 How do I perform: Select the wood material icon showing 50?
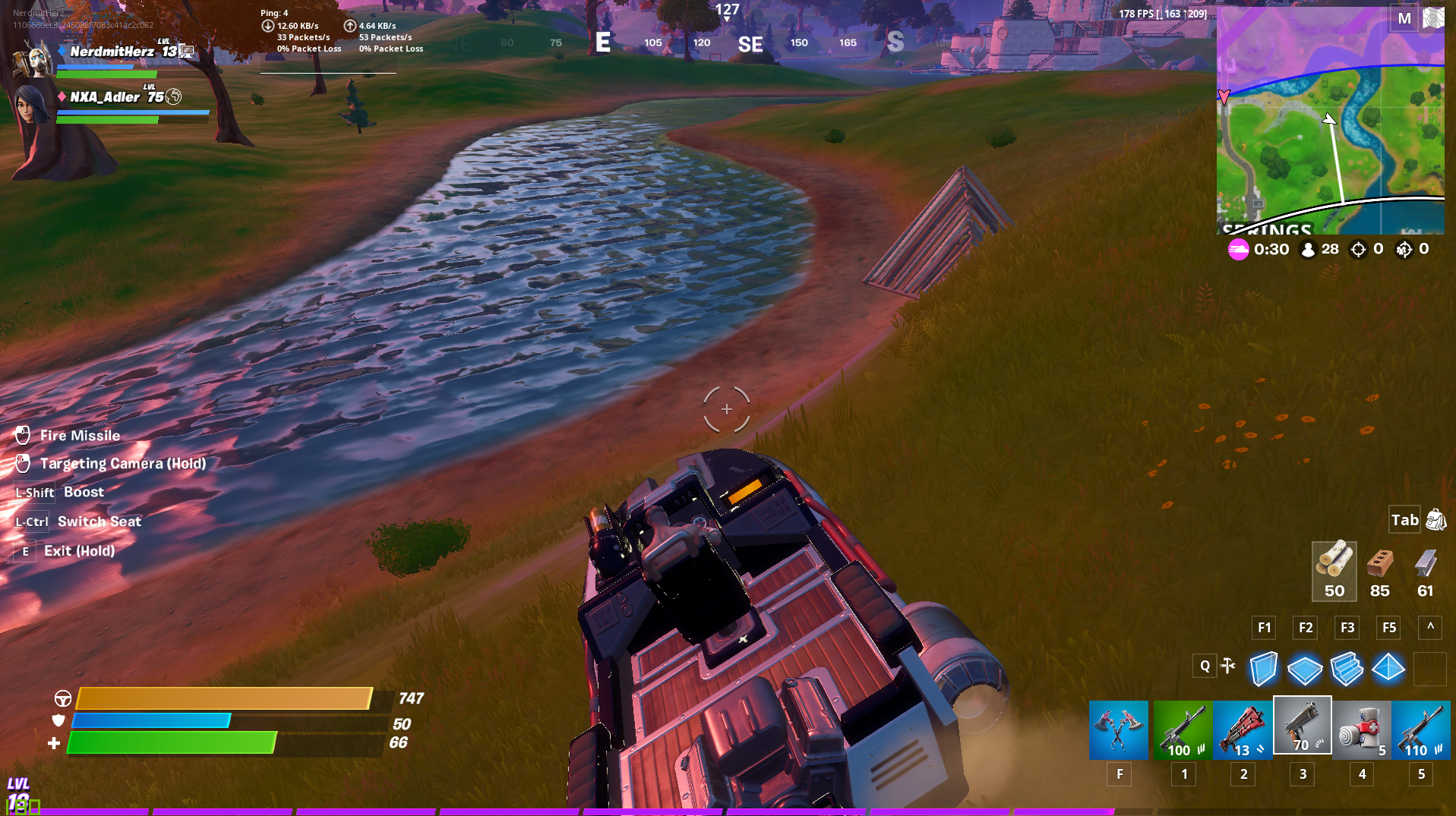point(1334,569)
